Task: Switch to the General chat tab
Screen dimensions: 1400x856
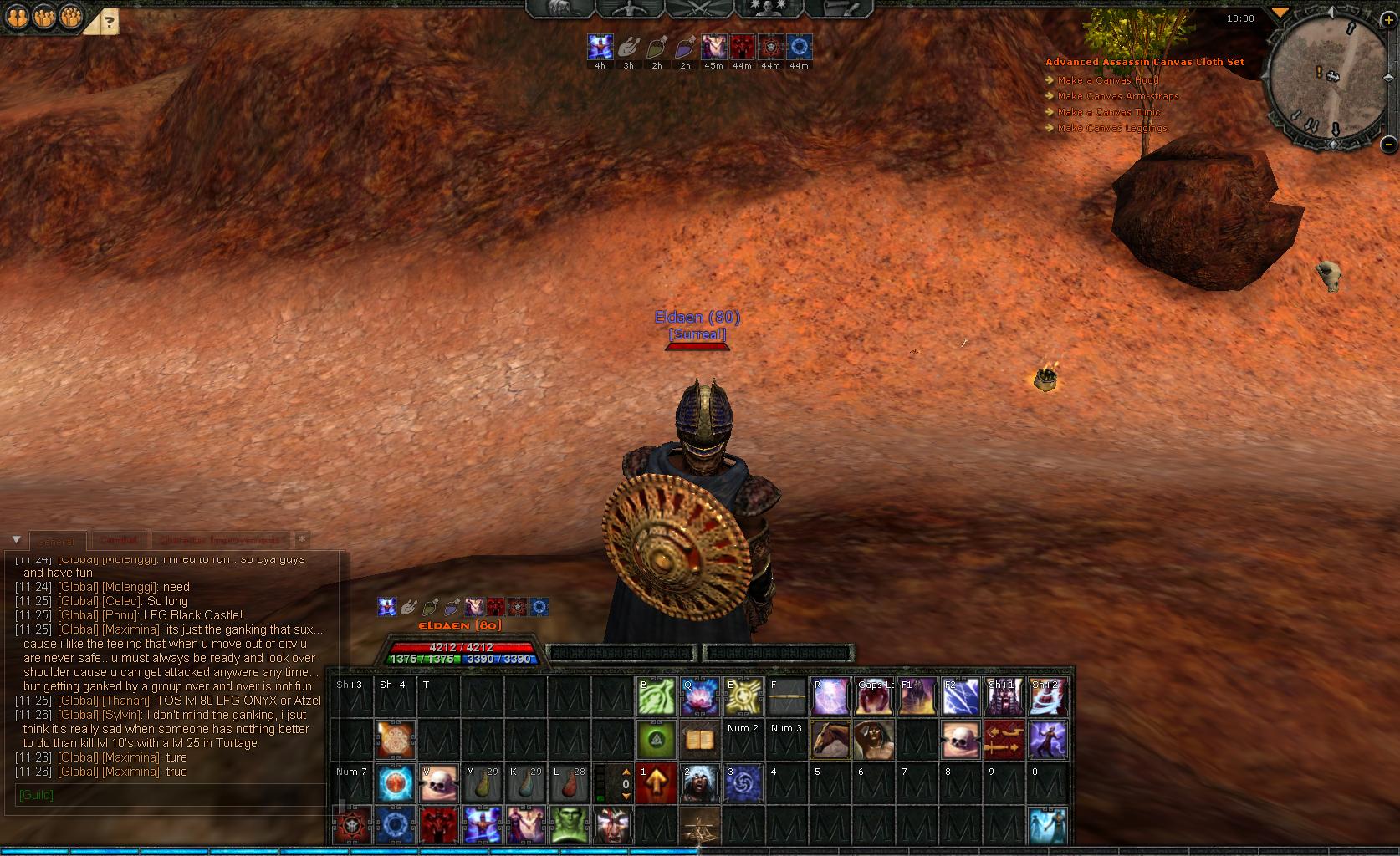Action: click(x=57, y=541)
